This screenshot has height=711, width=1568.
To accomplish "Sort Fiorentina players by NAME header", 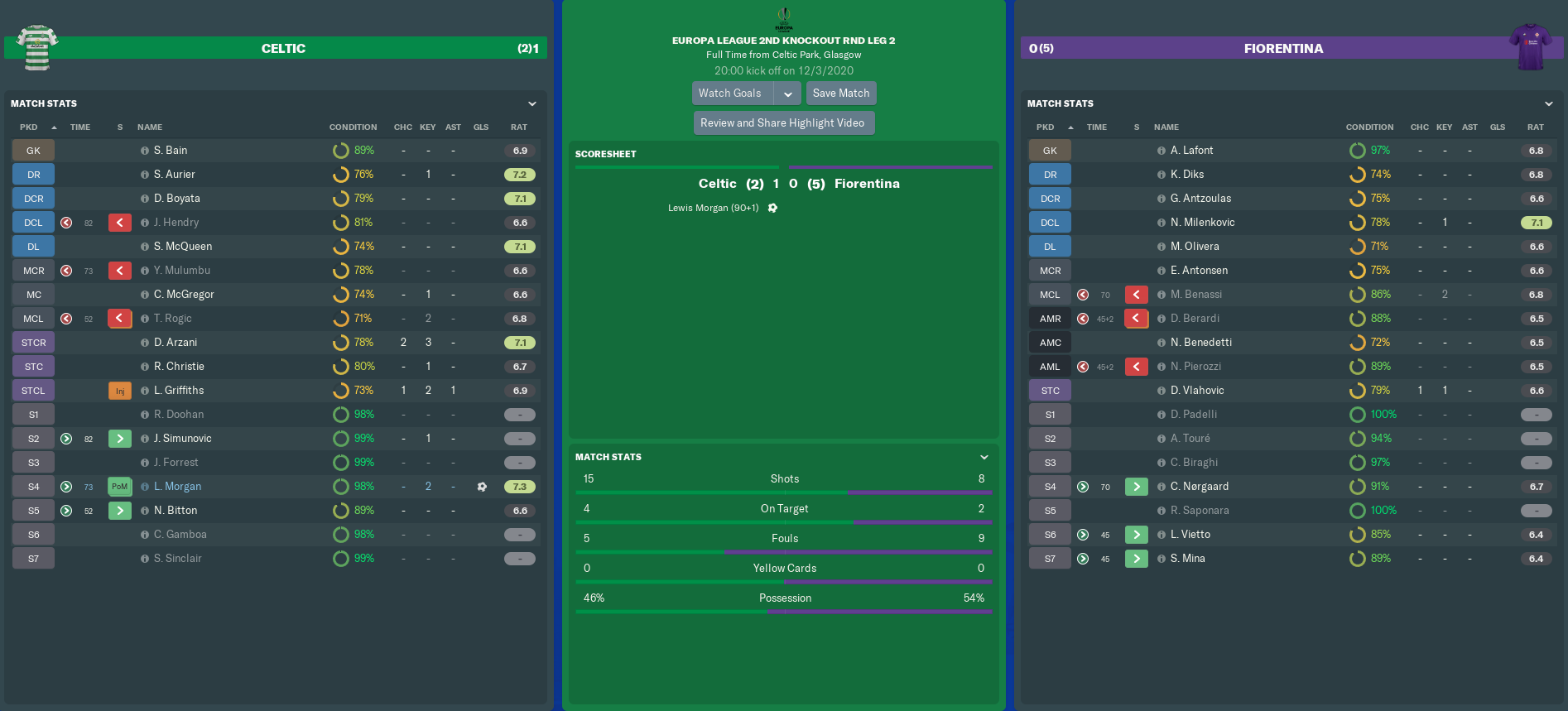I will 1166,127.
